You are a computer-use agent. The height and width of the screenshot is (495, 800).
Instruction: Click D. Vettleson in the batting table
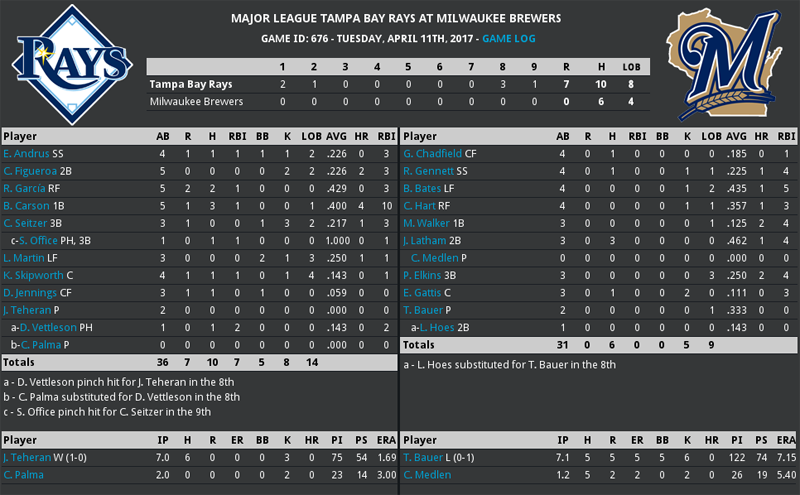tap(50, 327)
